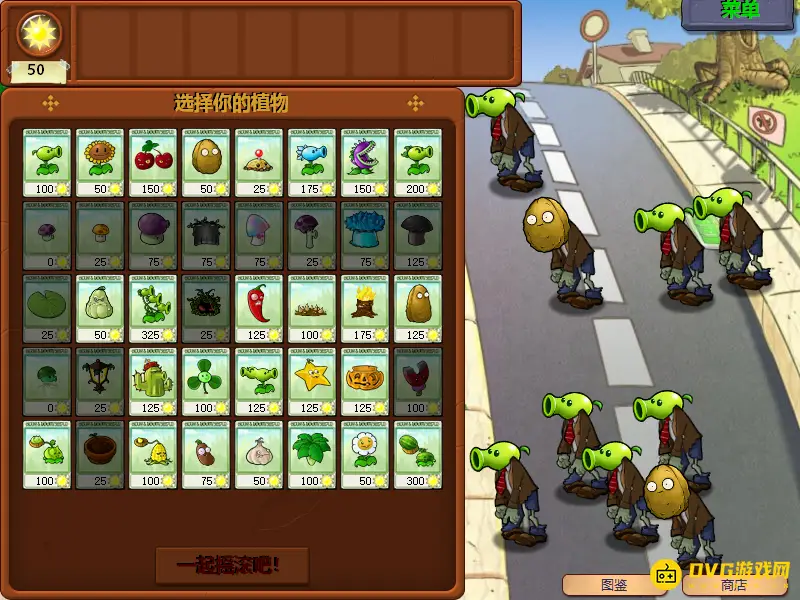Select the Sunflower seed card
This screenshot has height=600, width=800.
point(98,161)
